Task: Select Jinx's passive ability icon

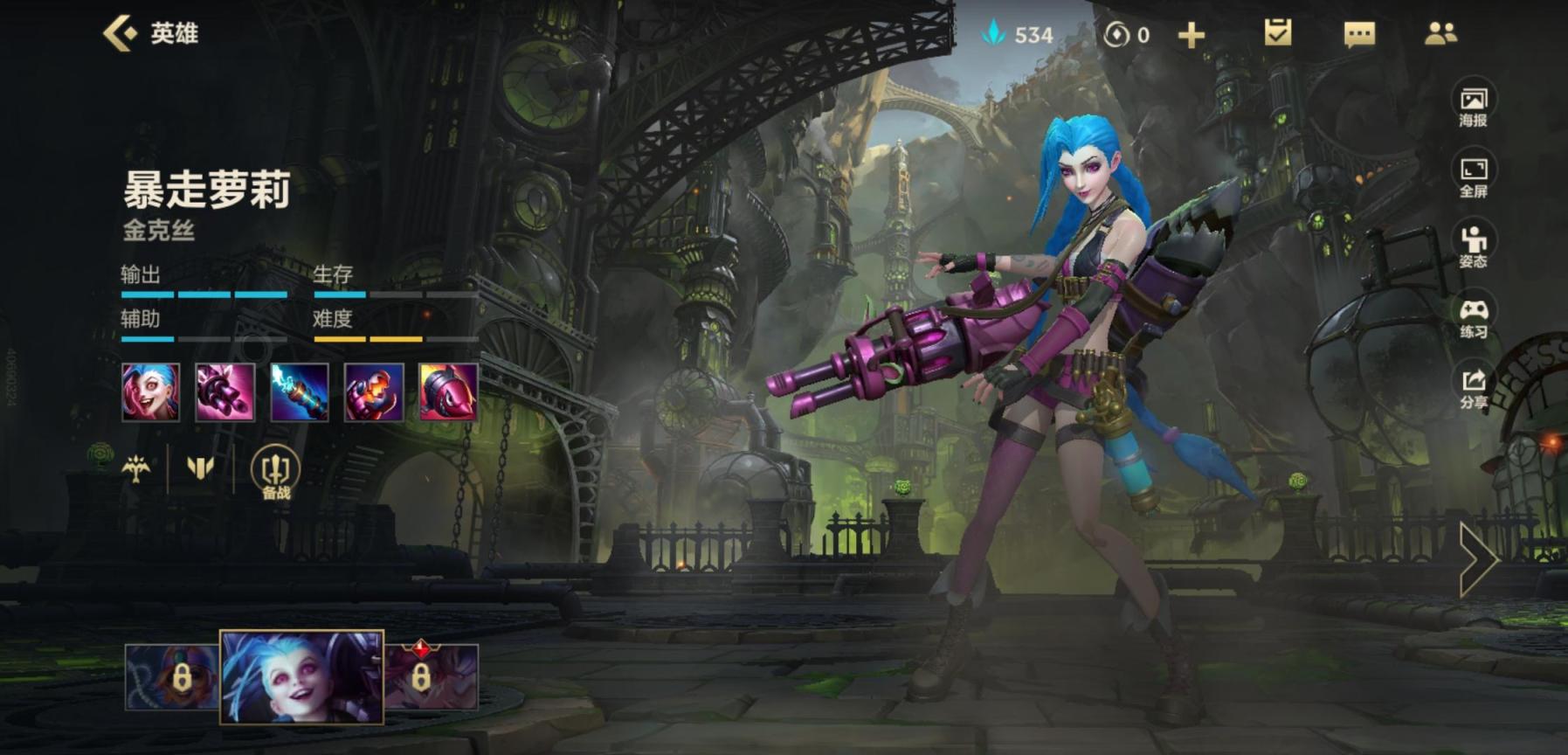Action: tap(150, 392)
